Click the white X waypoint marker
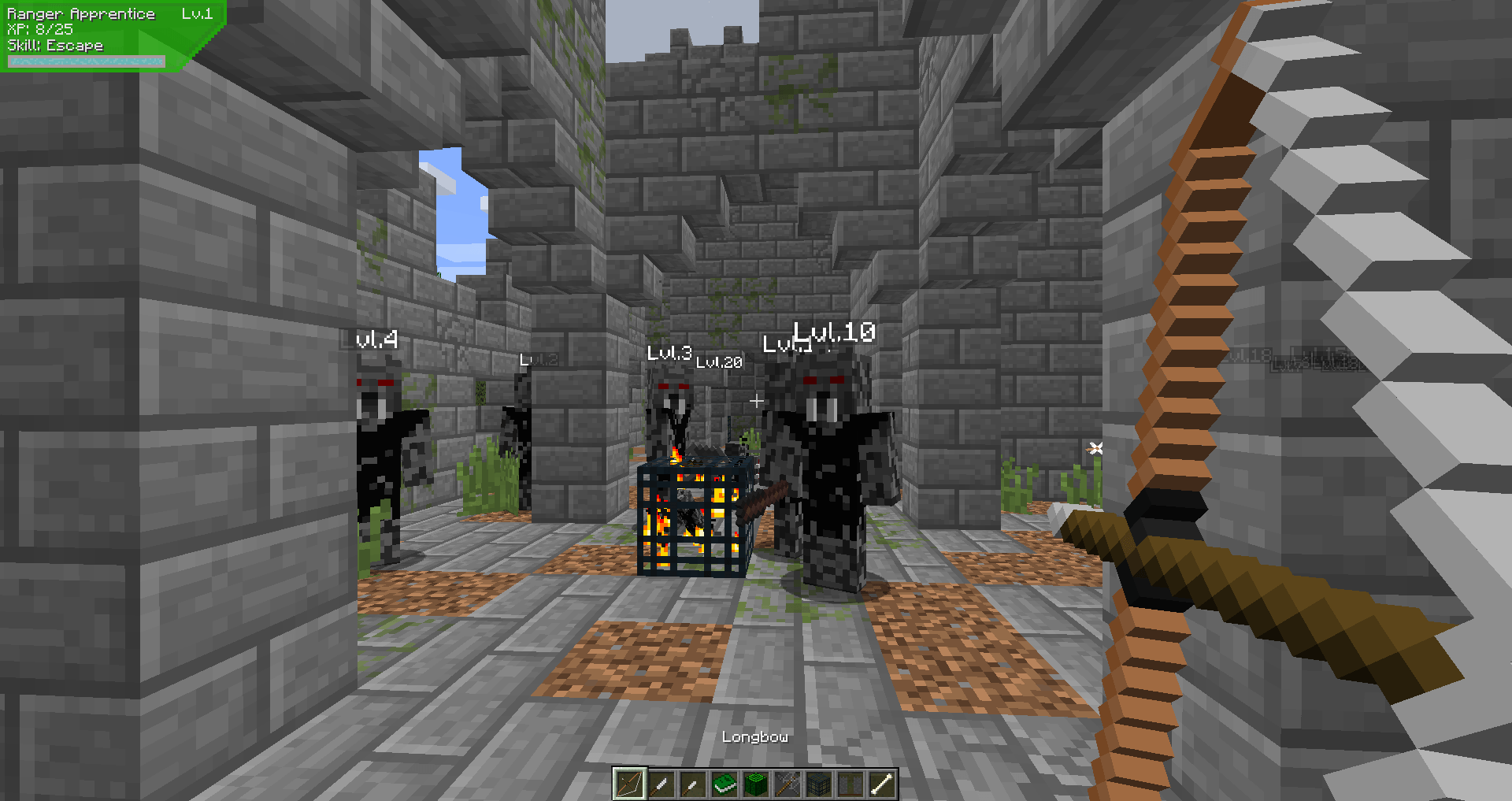This screenshot has height=801, width=1512. [x=1095, y=447]
